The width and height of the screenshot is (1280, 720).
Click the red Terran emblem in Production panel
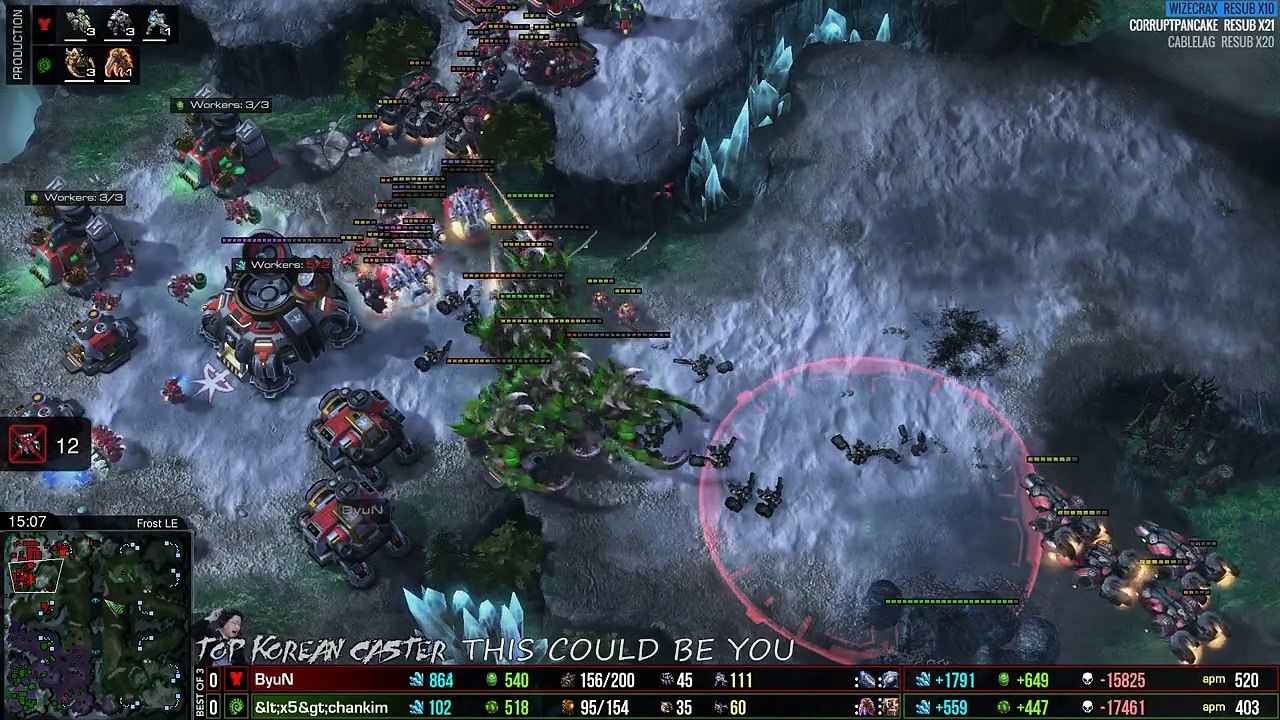tap(44, 25)
